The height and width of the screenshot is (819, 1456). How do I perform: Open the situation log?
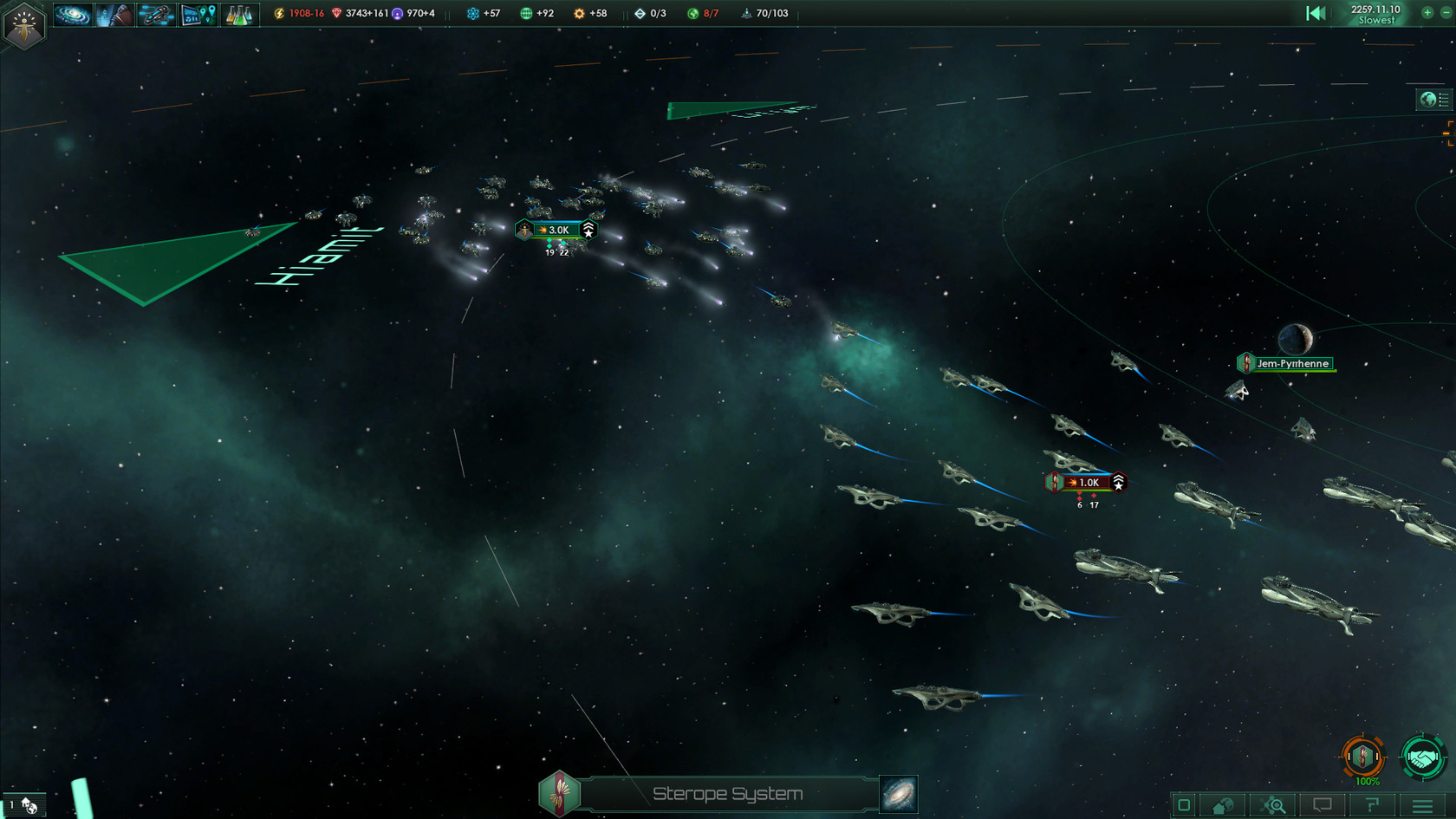(x=1374, y=805)
